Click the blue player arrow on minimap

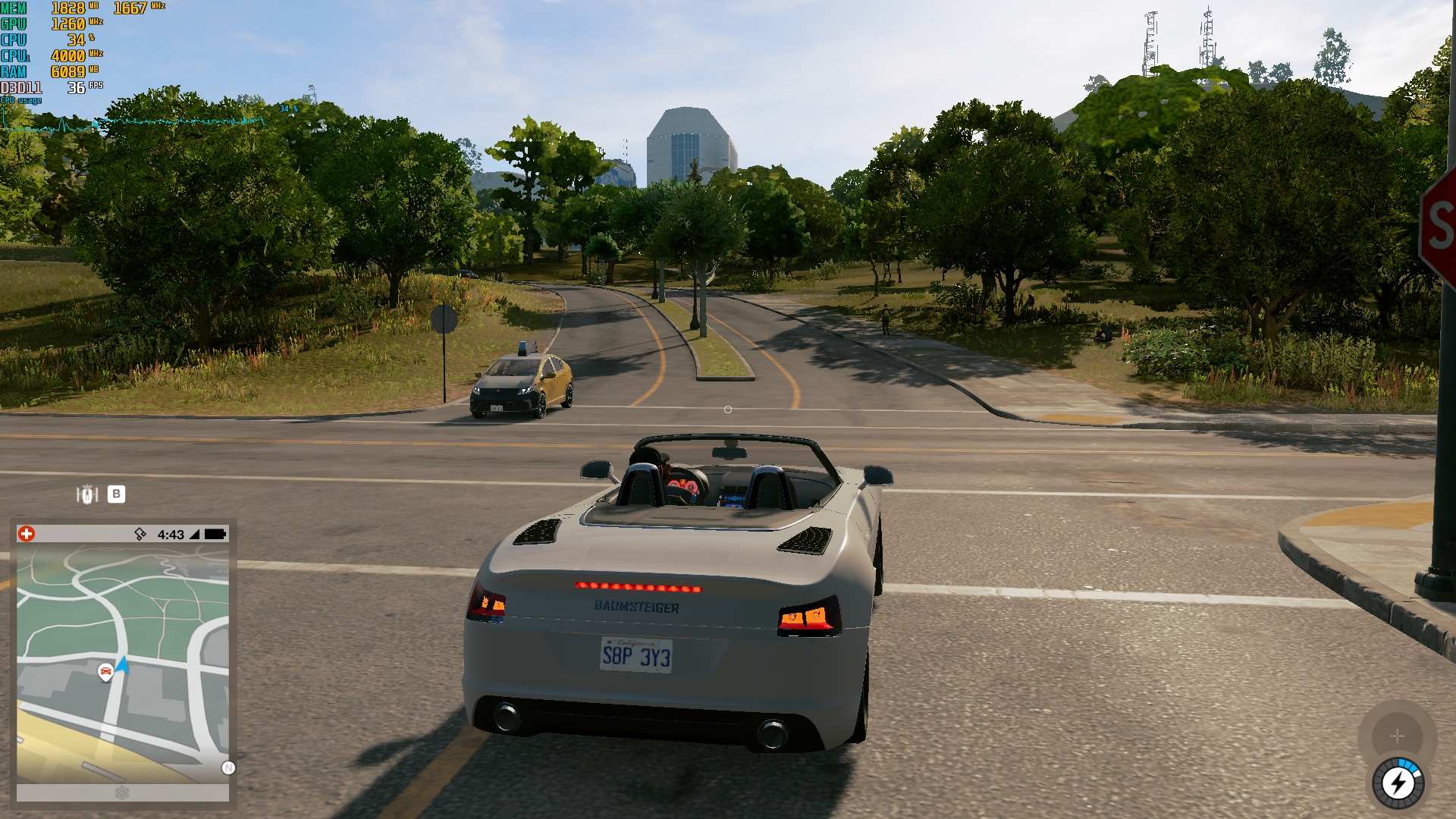(x=123, y=664)
